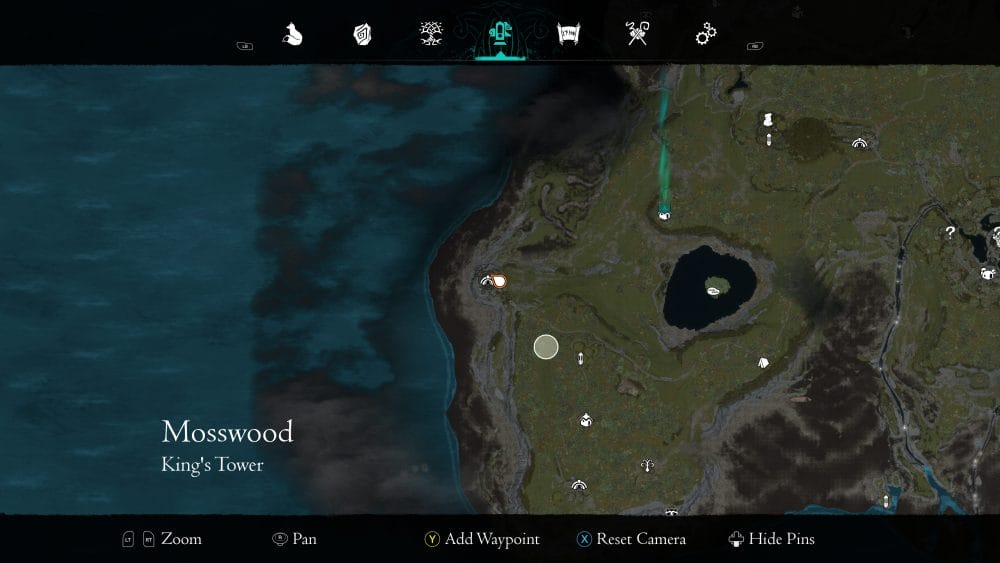Viewport: 1000px width, 563px height.
Task: Select the marker at the green beam's base
Action: click(664, 212)
